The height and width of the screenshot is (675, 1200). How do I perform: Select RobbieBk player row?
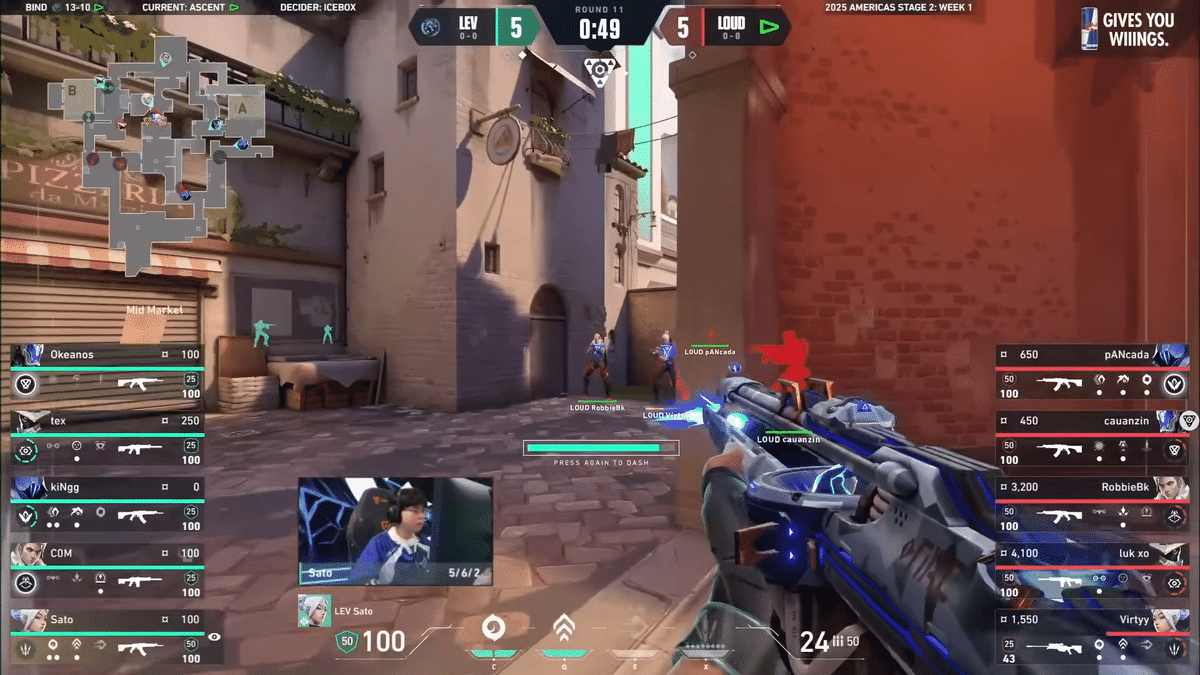coord(1092,503)
